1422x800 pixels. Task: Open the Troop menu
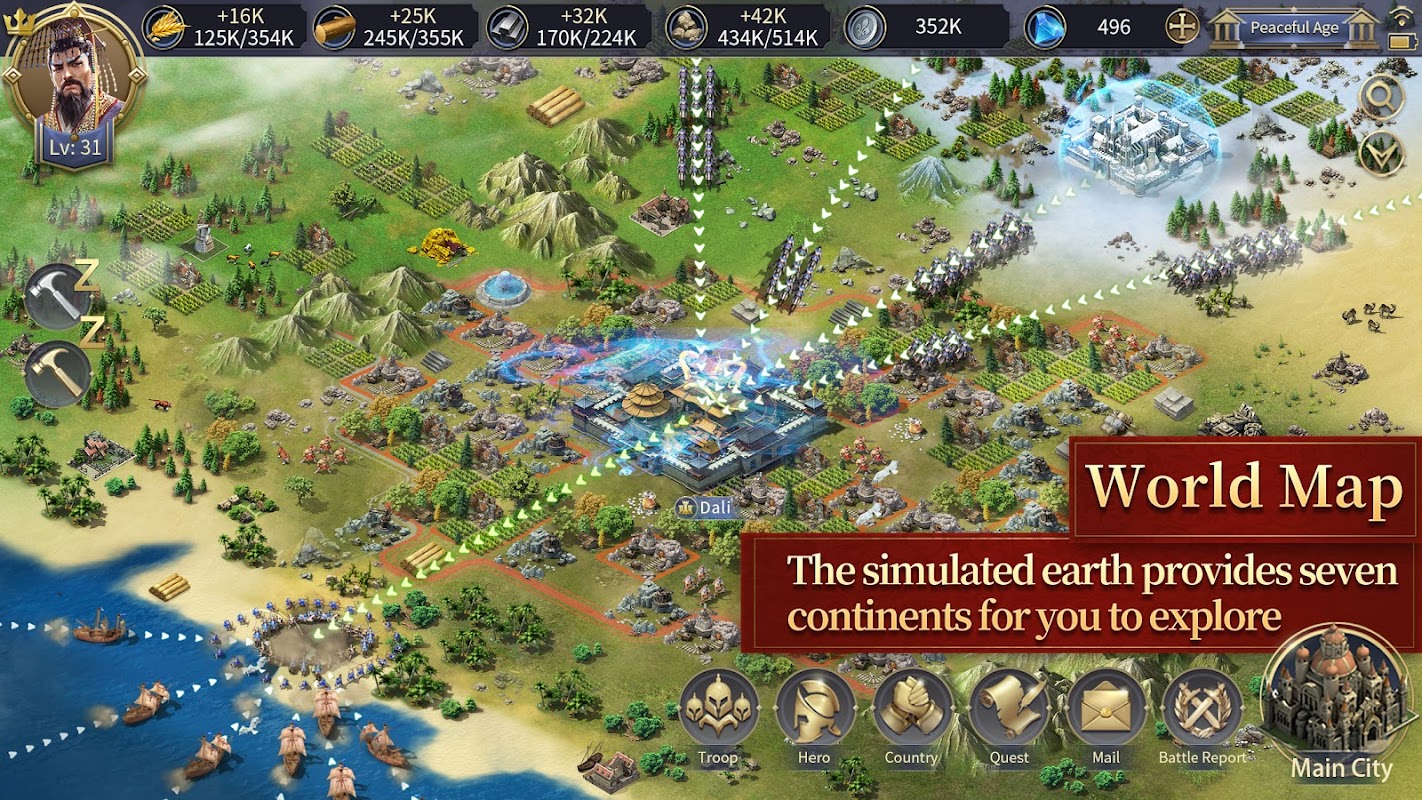718,712
